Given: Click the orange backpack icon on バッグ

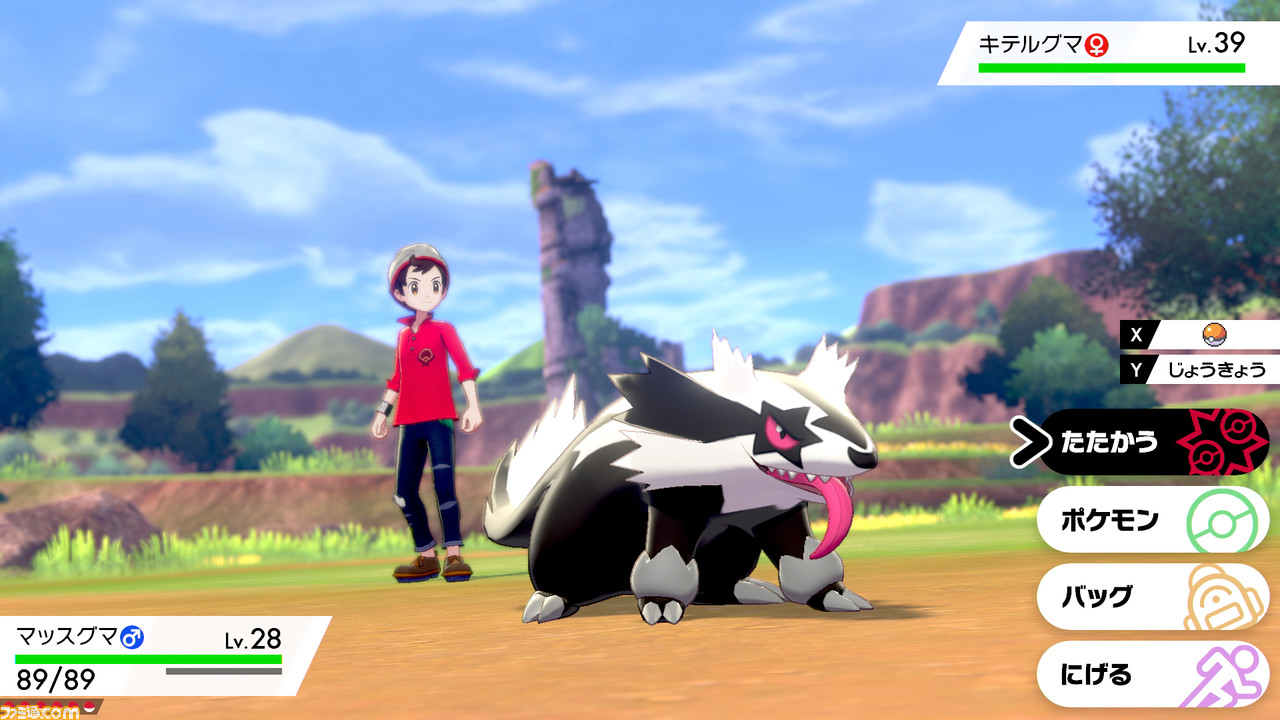Looking at the screenshot, I should click(1219, 593).
